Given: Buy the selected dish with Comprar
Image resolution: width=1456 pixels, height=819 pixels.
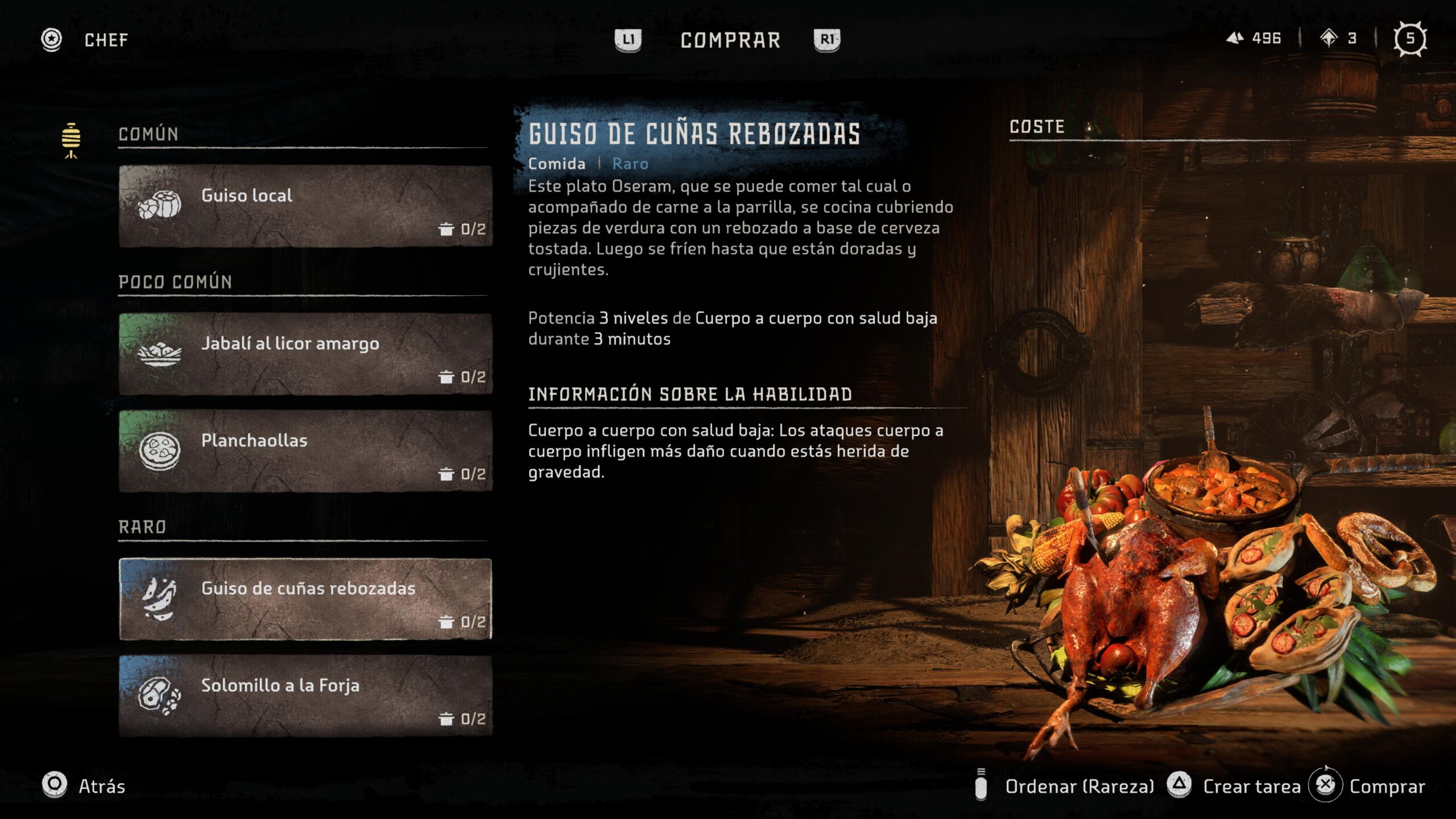Looking at the screenshot, I should click(x=1368, y=786).
